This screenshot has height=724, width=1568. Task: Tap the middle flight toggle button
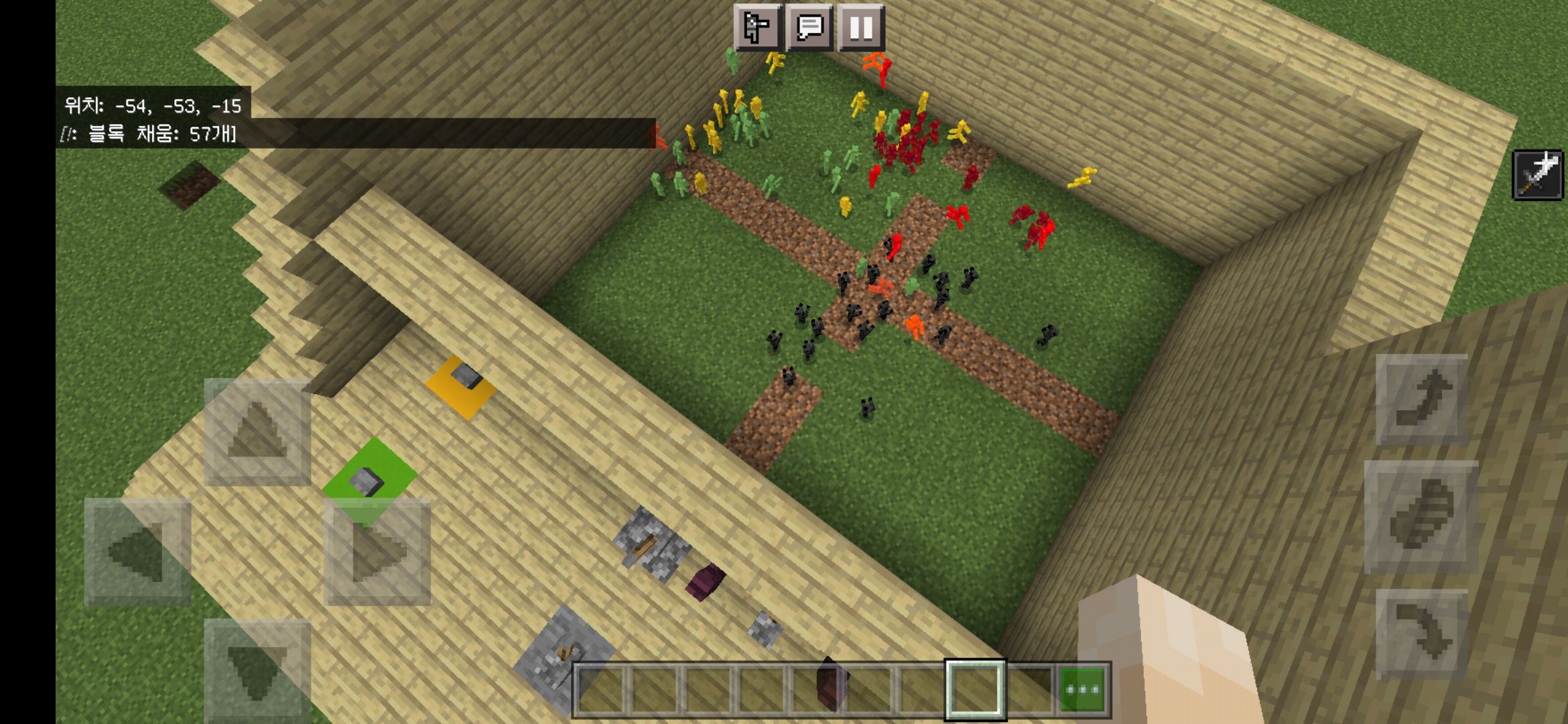click(1421, 518)
